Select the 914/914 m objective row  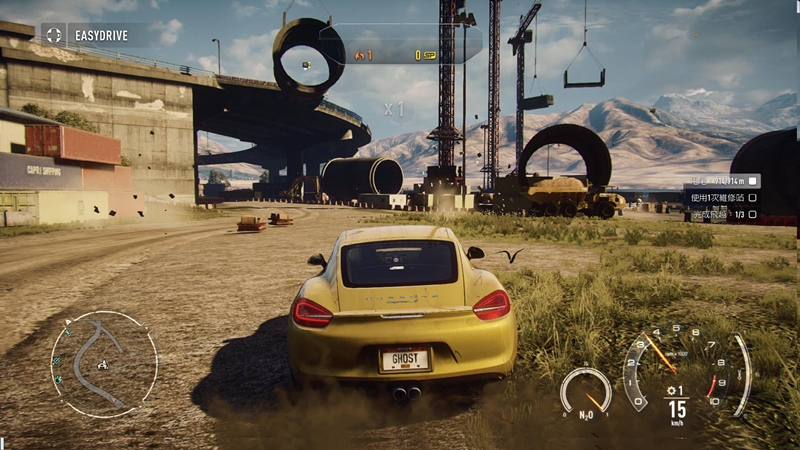[721, 181]
